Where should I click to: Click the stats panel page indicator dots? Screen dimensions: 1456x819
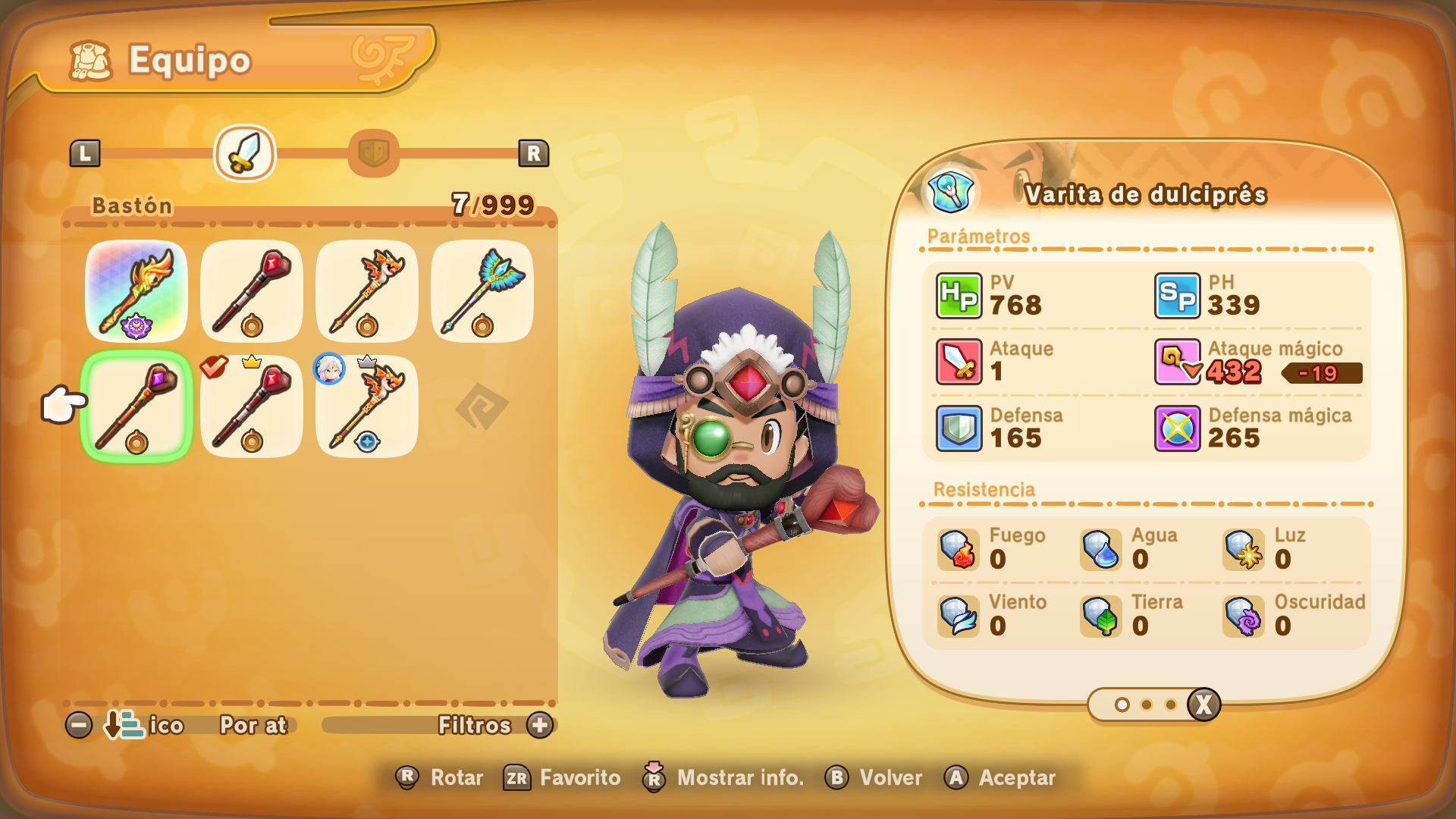pos(1145,705)
